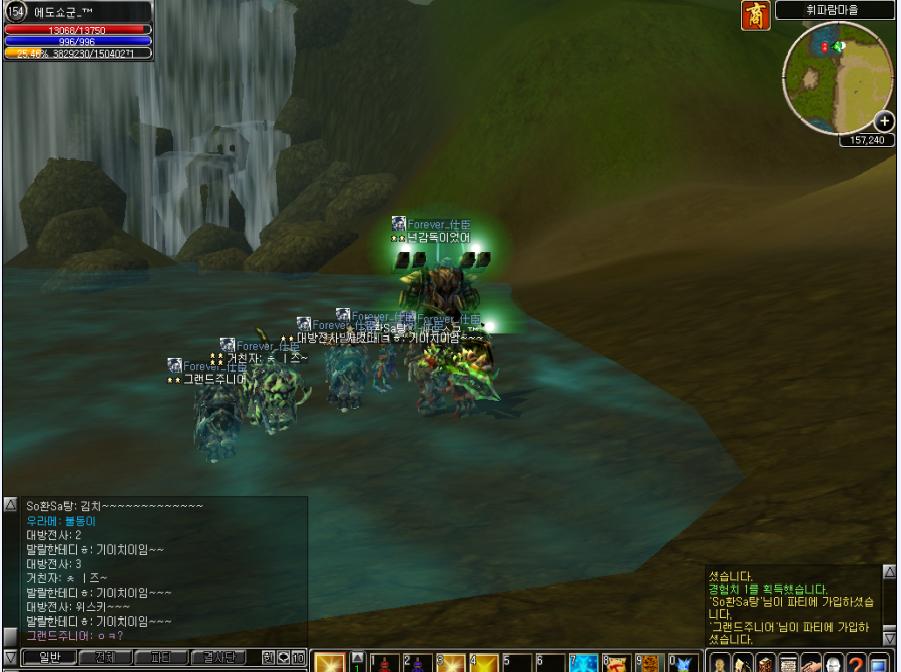The width and height of the screenshot is (901, 672).
Task: Switch the hotbar page with the up arrow
Action: [356, 656]
